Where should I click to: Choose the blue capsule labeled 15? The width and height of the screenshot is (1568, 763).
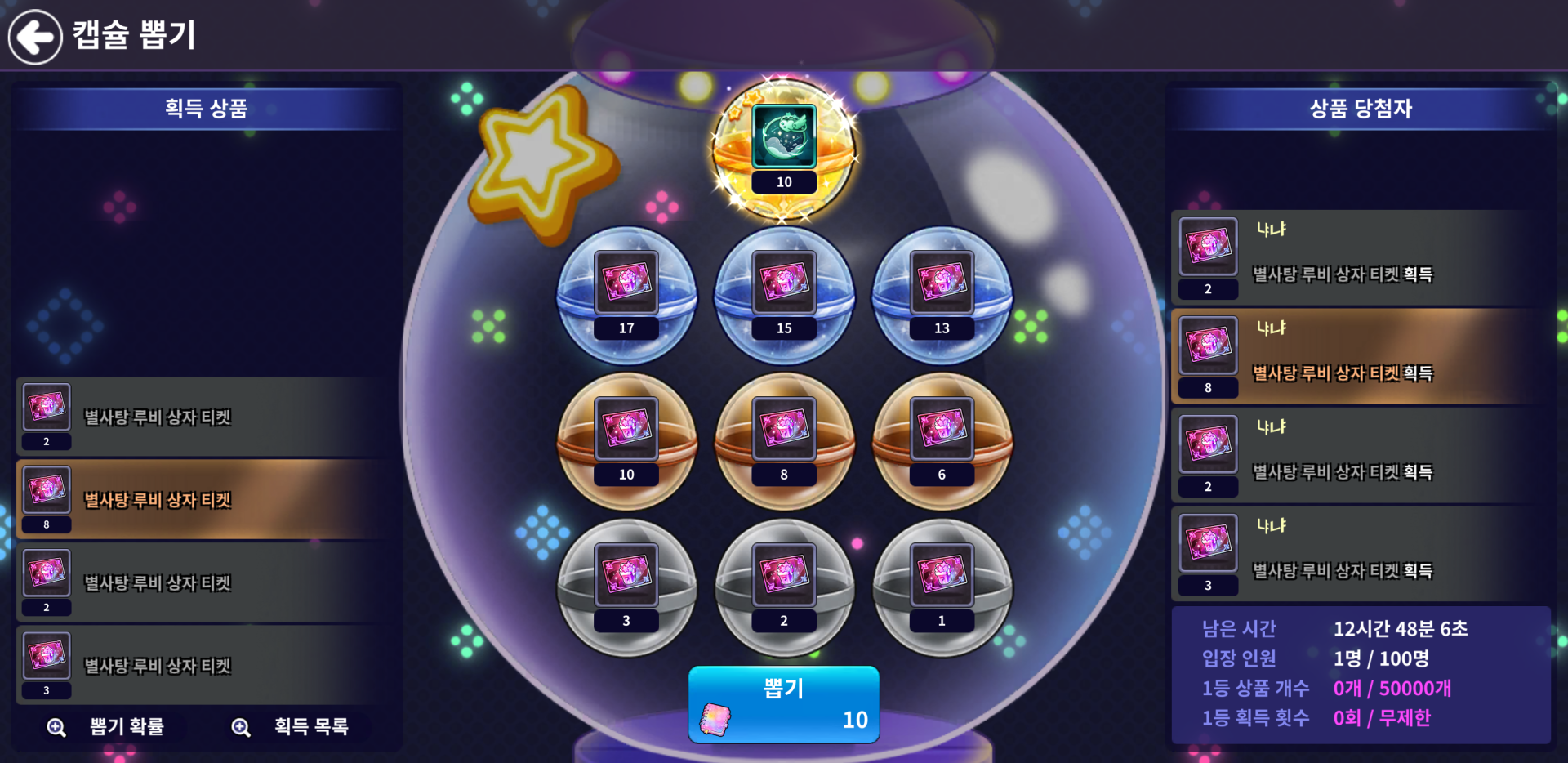click(784, 295)
